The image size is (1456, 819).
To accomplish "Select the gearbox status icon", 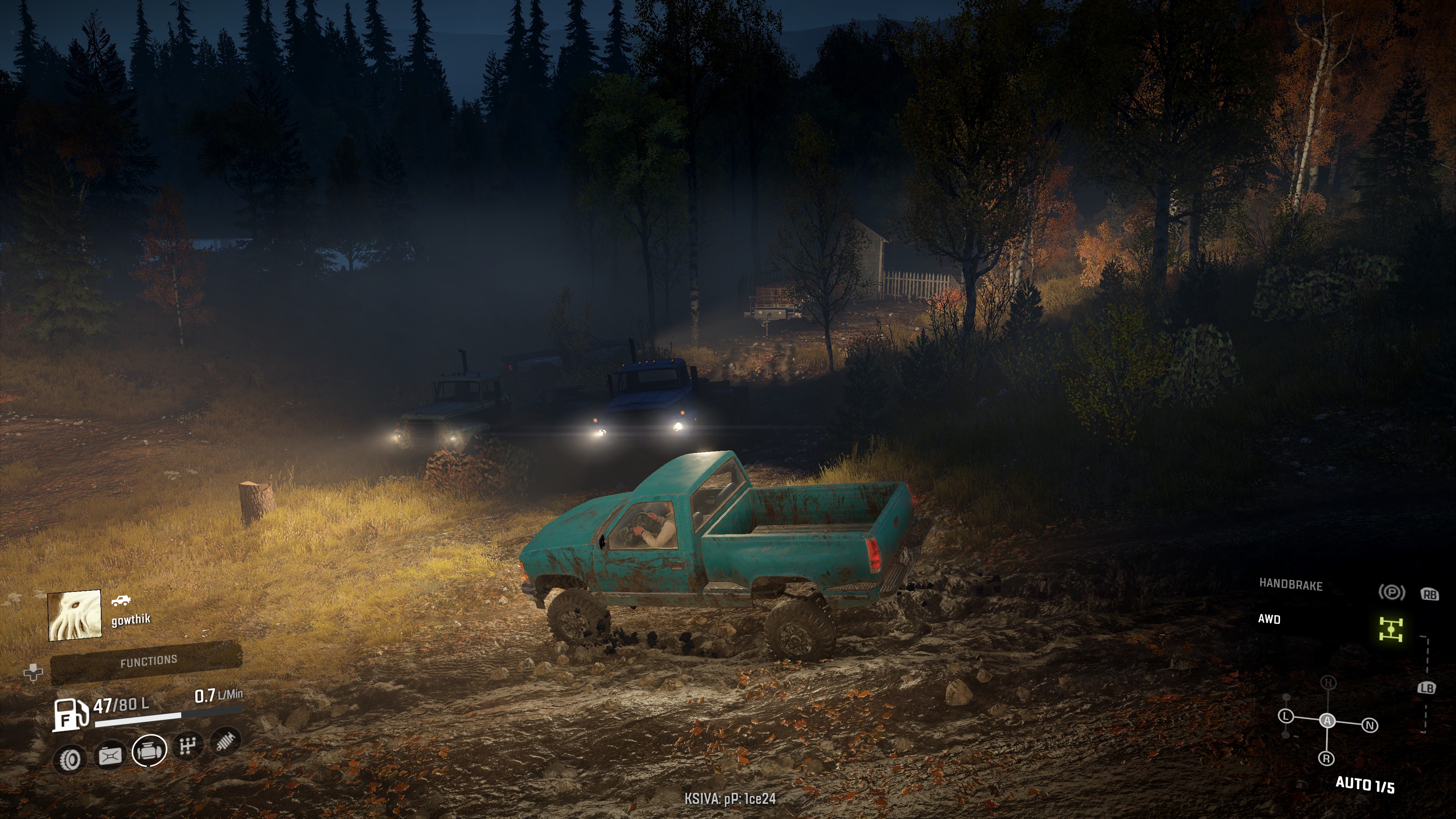I will (x=188, y=746).
